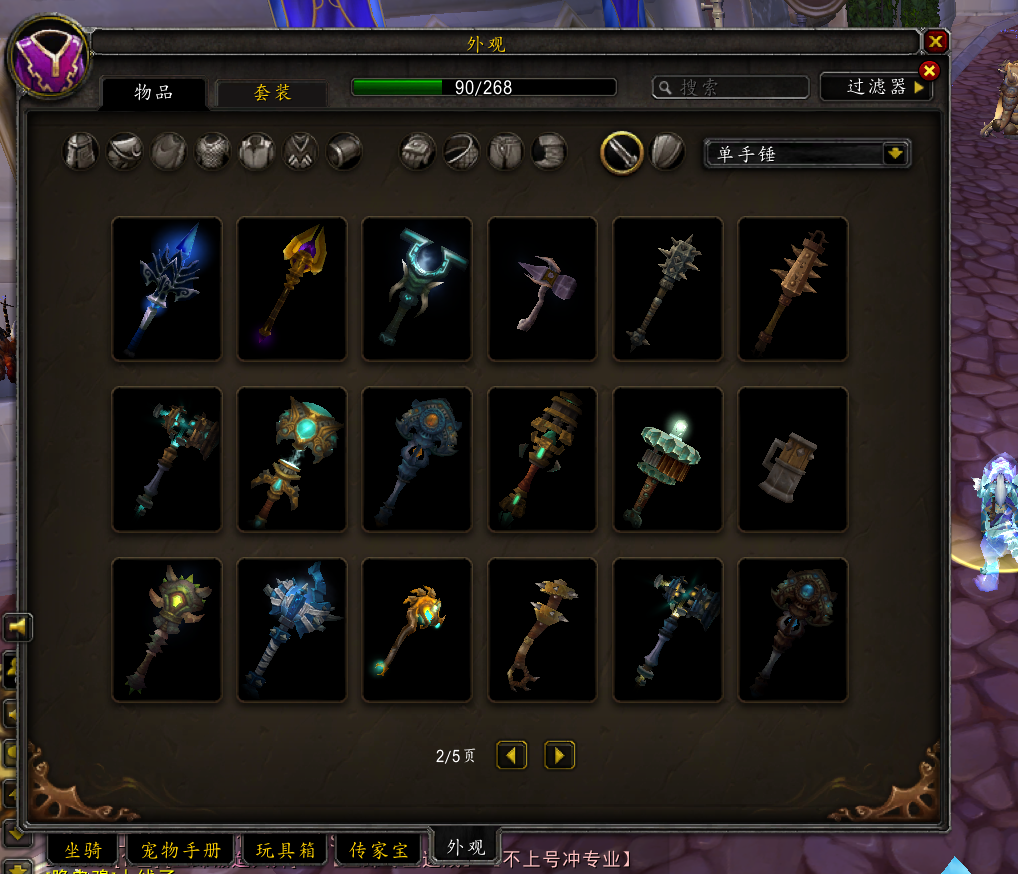This screenshot has height=874, width=1018.
Task: Go to the next page of appearances
Action: tap(559, 755)
